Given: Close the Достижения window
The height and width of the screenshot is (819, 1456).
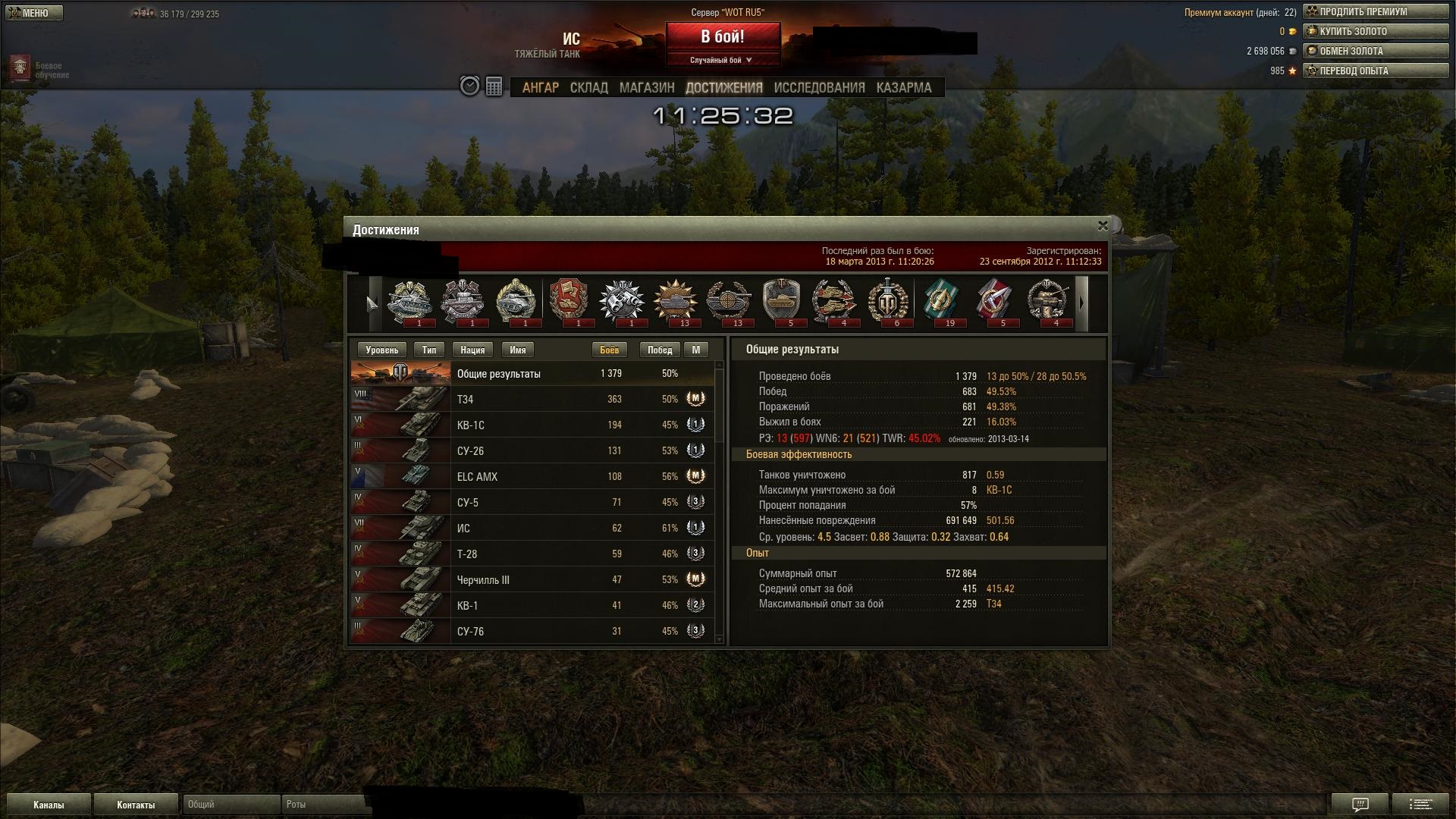Looking at the screenshot, I should click(1103, 226).
